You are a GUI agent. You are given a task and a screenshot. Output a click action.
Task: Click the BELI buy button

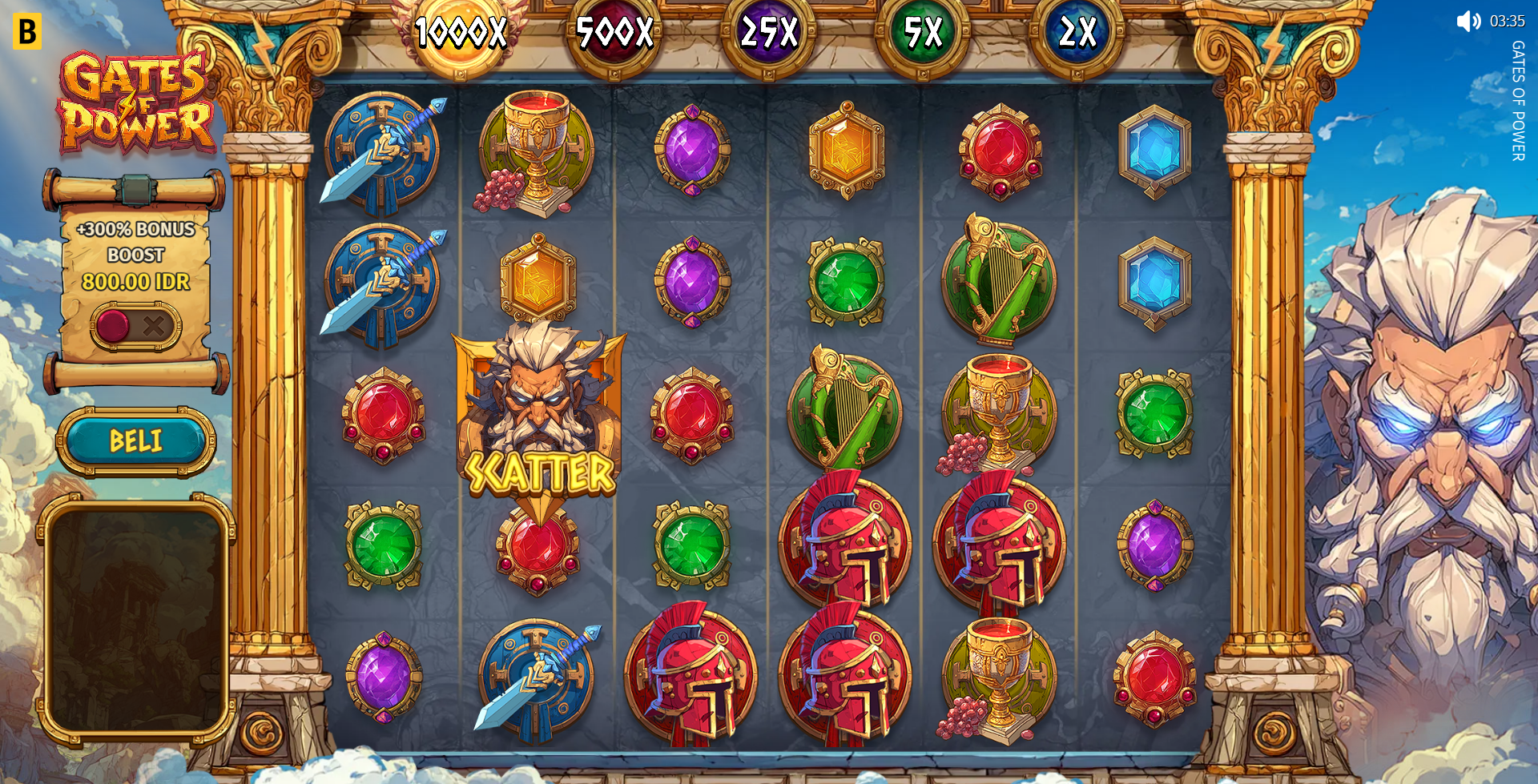(x=135, y=441)
